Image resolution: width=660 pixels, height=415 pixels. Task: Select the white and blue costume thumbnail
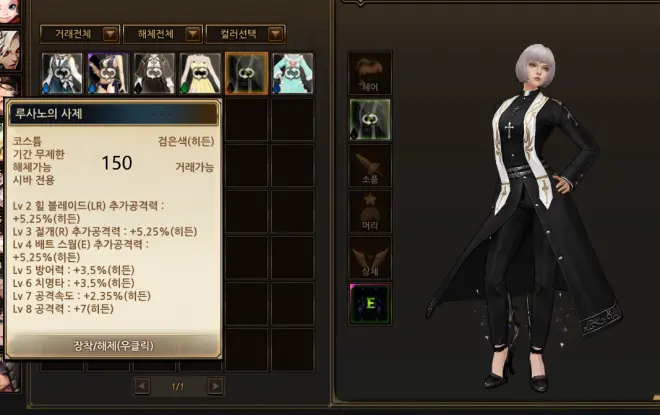[x=62, y=73]
